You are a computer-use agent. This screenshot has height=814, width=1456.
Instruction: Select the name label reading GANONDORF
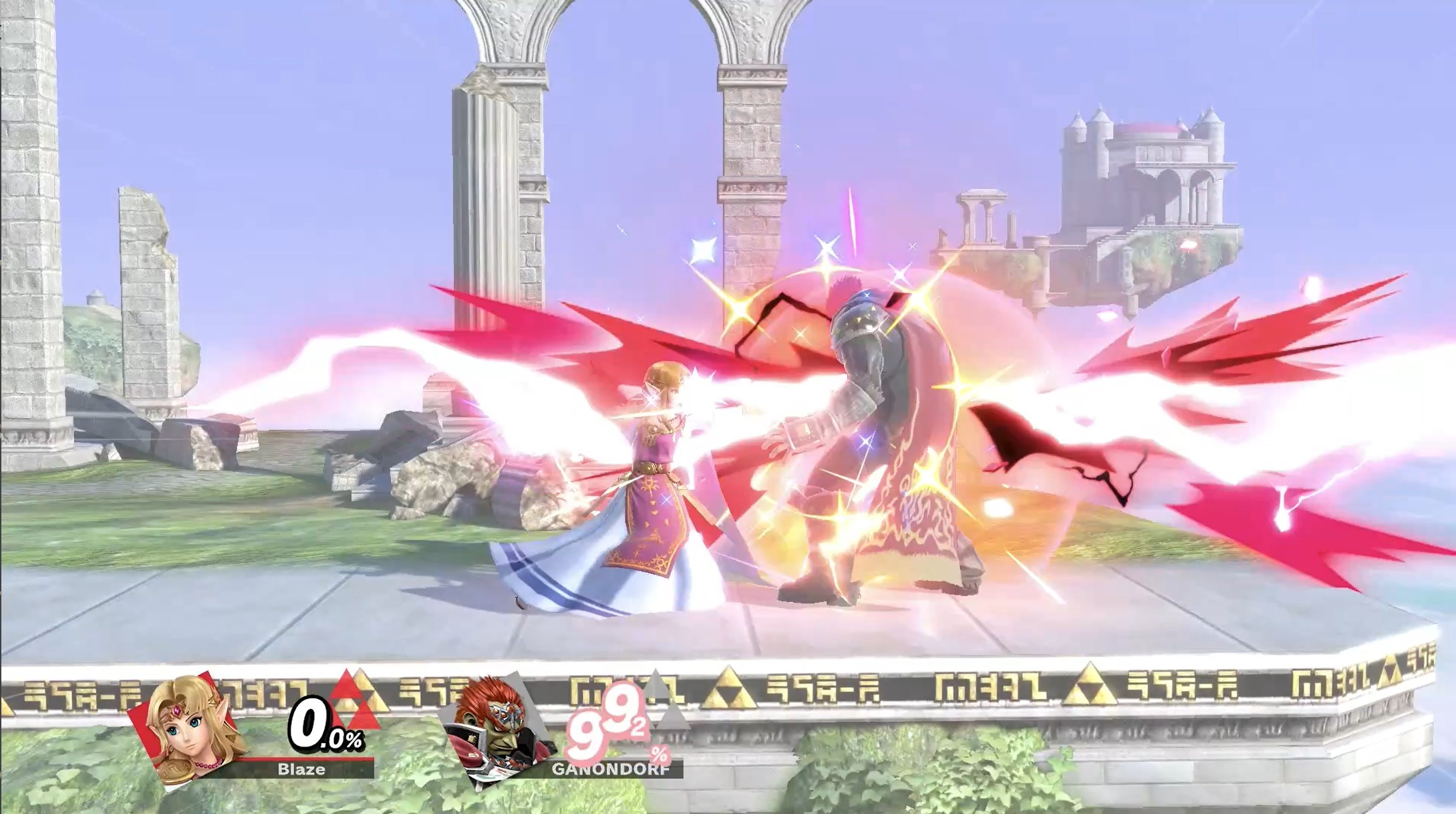click(x=611, y=769)
